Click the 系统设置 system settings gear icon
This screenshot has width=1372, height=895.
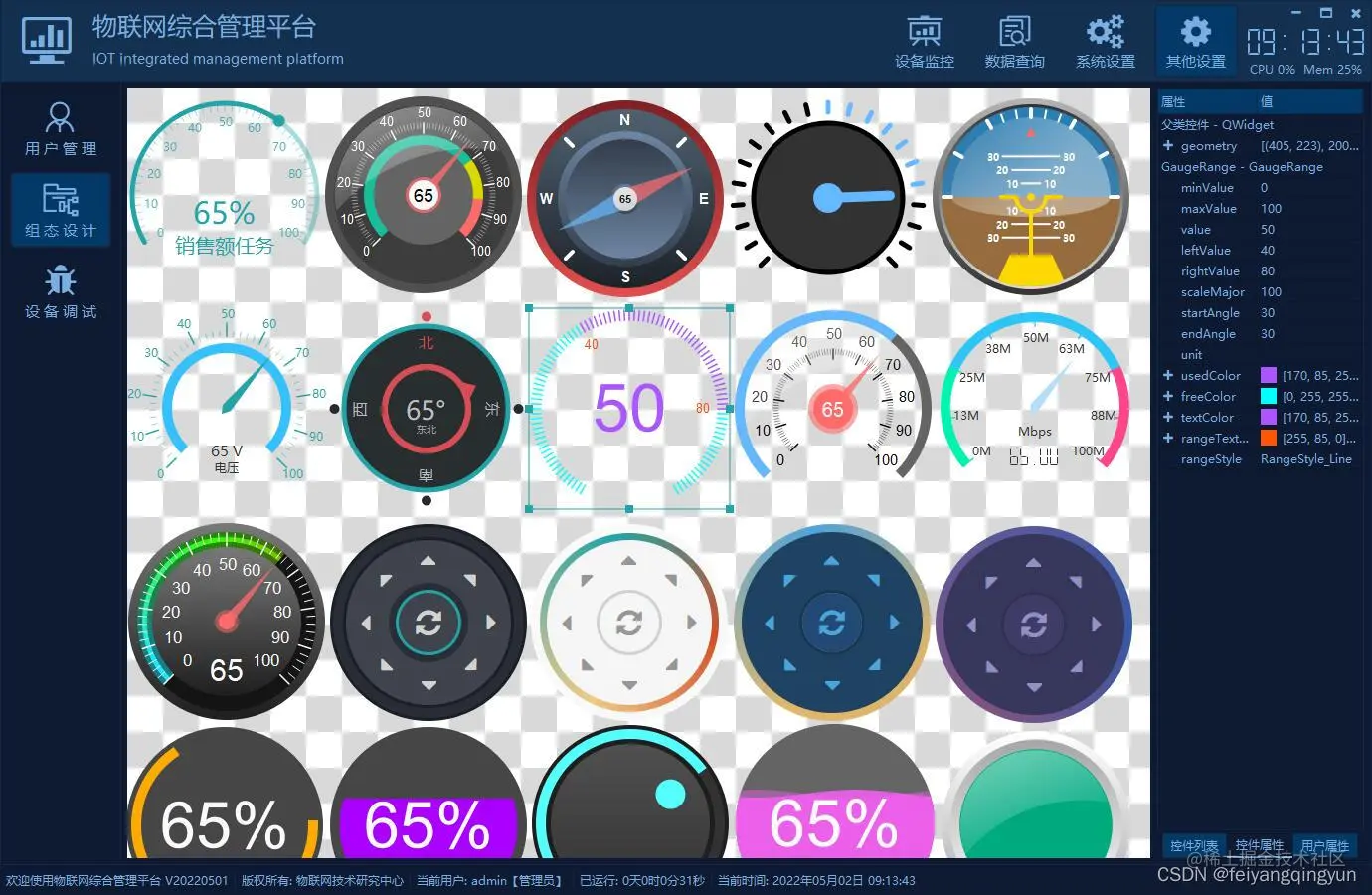1105,40
